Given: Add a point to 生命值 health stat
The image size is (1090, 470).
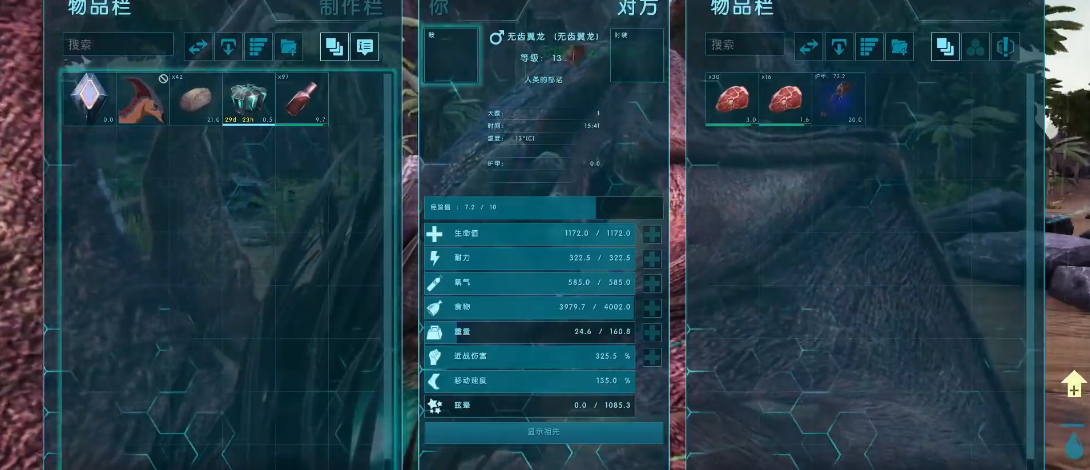Looking at the screenshot, I should point(652,234).
